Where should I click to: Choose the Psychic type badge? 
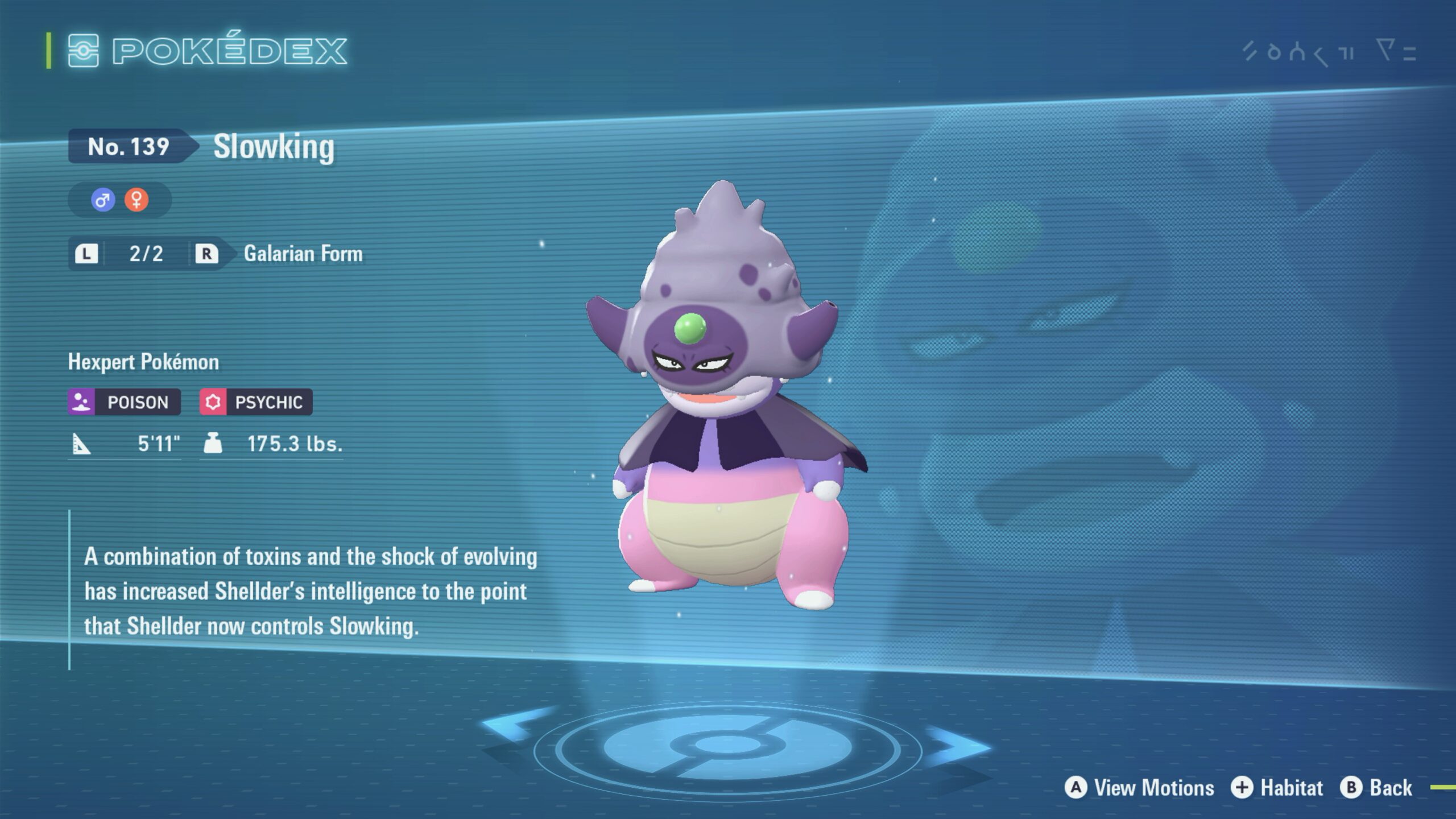point(256,402)
